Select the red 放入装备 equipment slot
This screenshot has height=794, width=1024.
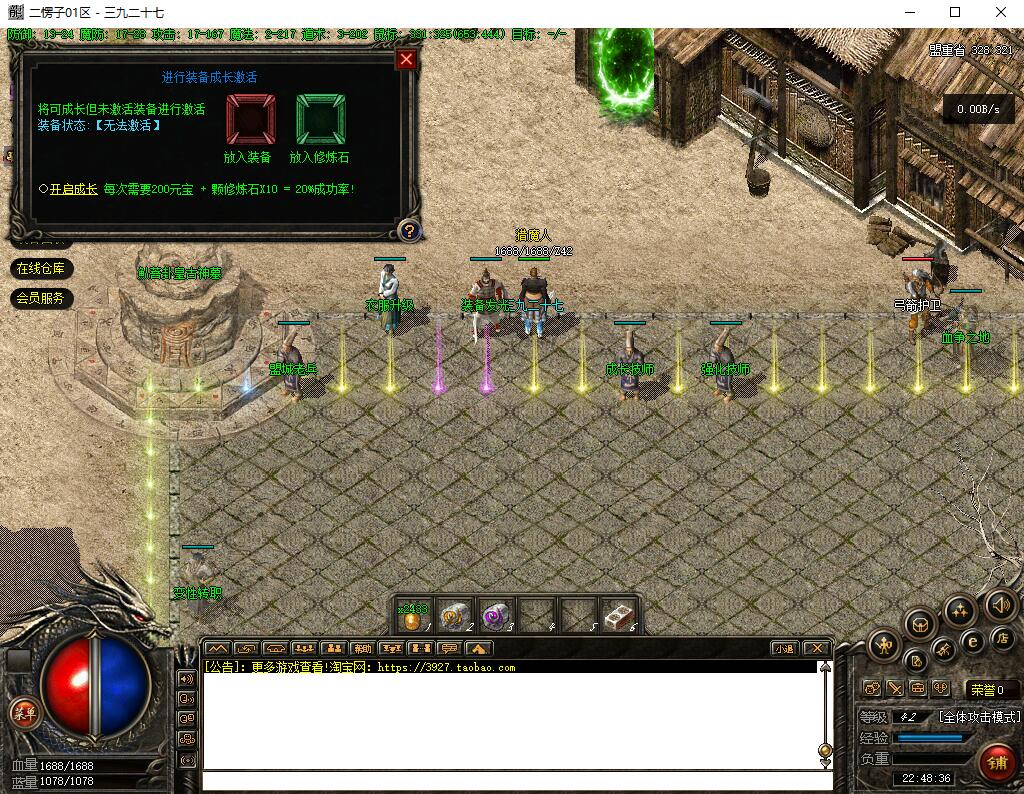250,120
